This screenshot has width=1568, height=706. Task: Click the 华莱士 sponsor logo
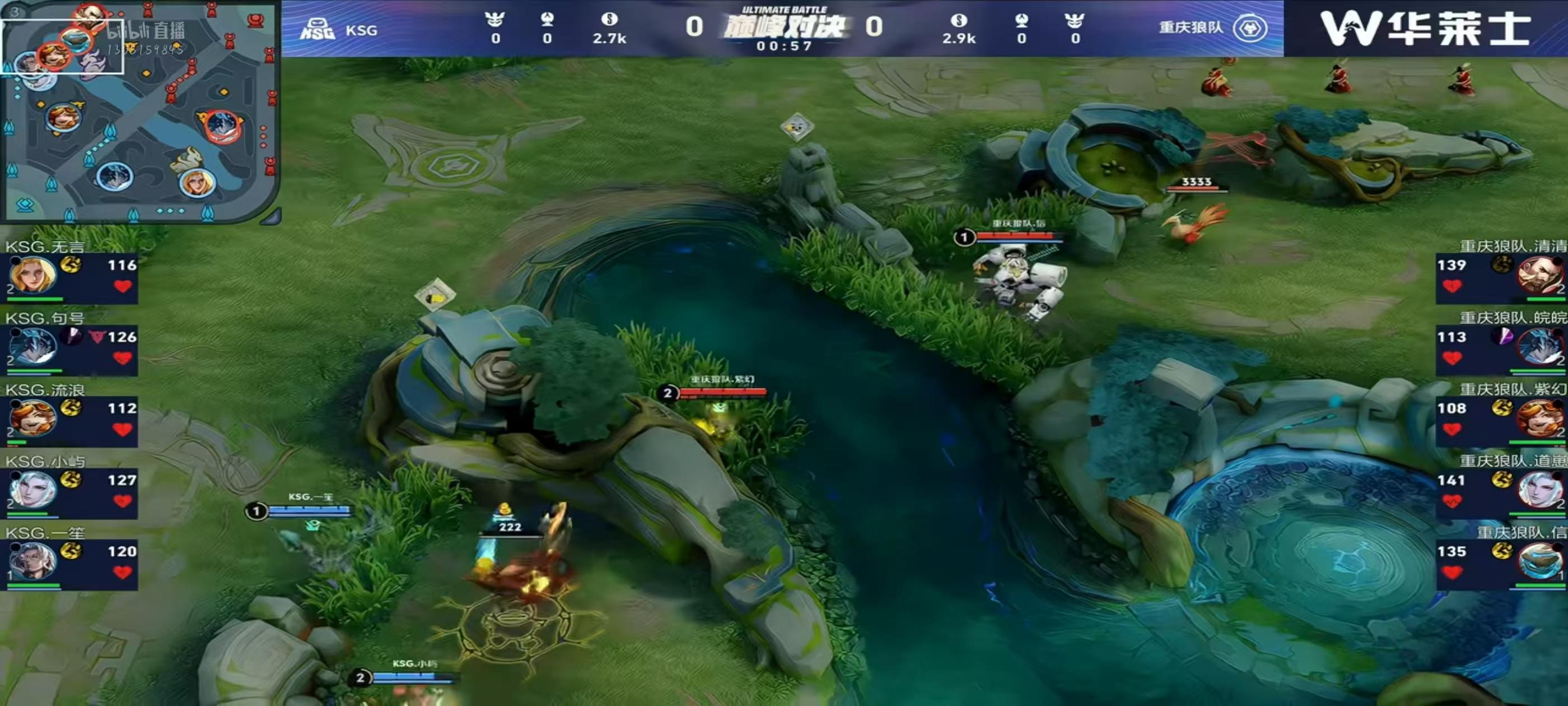coord(1425,29)
